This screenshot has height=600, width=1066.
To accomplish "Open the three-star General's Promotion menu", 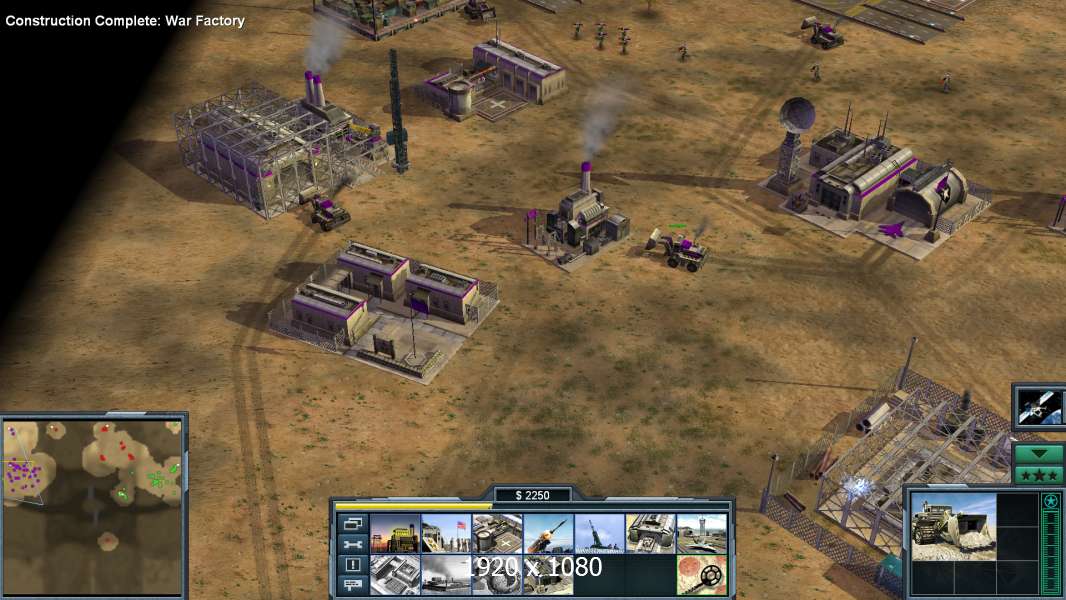I will click(x=1038, y=474).
